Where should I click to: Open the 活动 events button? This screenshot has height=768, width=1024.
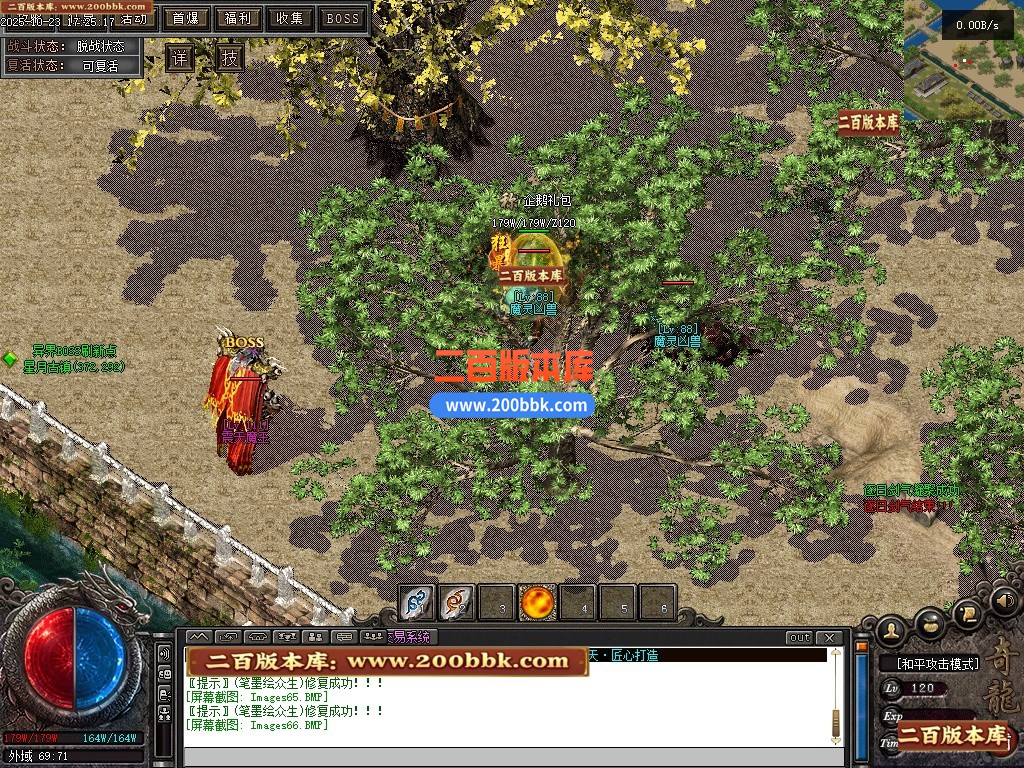(x=134, y=19)
